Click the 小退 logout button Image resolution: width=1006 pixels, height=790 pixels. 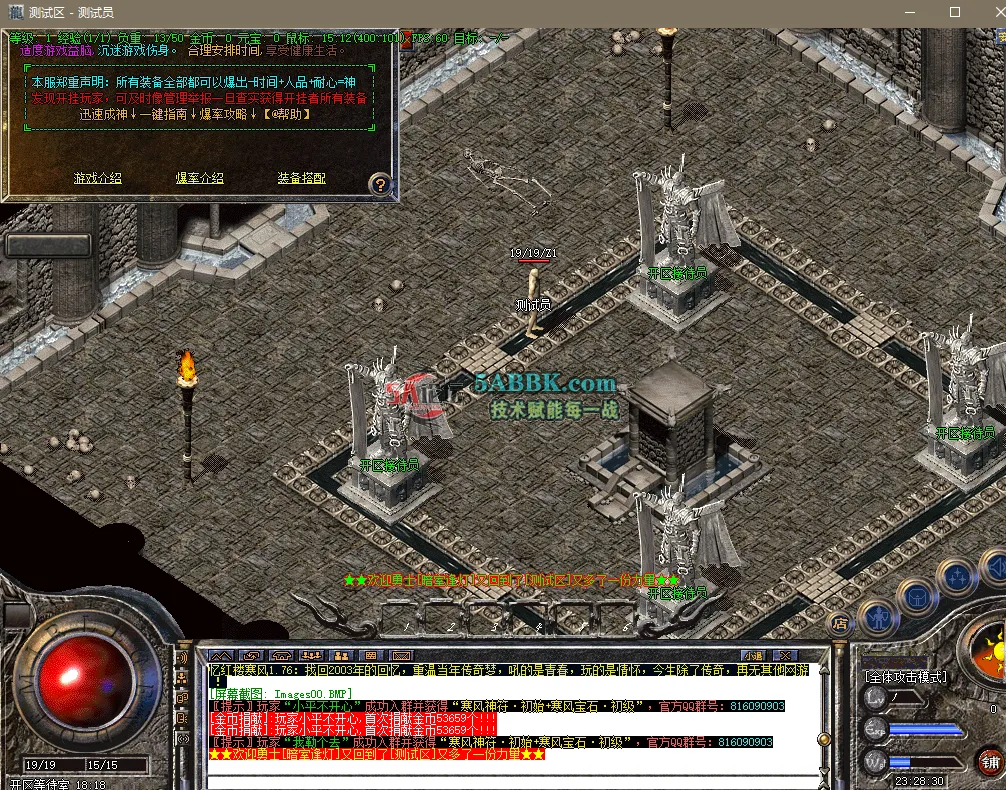(x=751, y=656)
